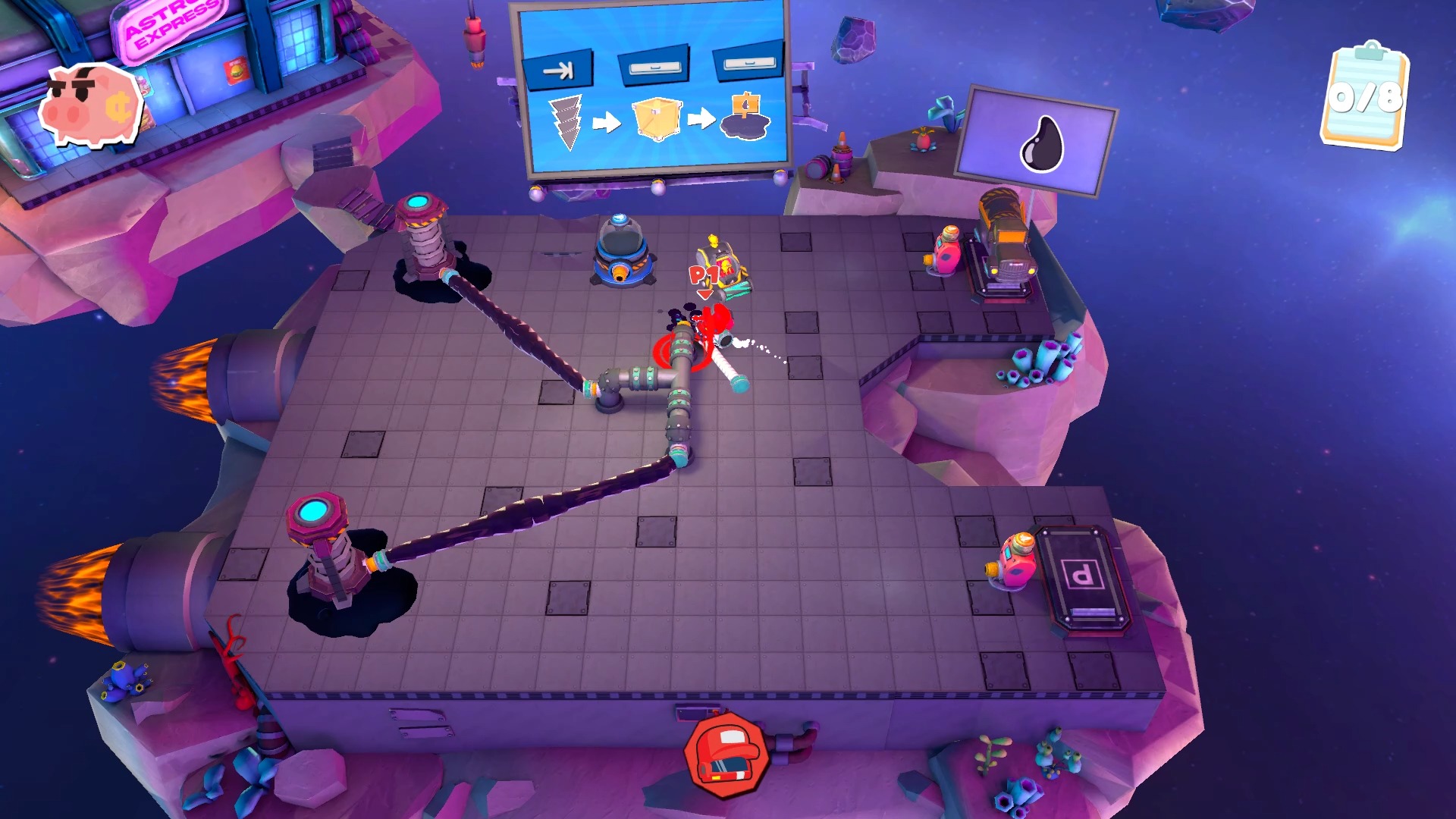Select the red delivery truck indicator
The width and height of the screenshot is (1456, 819).
click(x=726, y=754)
